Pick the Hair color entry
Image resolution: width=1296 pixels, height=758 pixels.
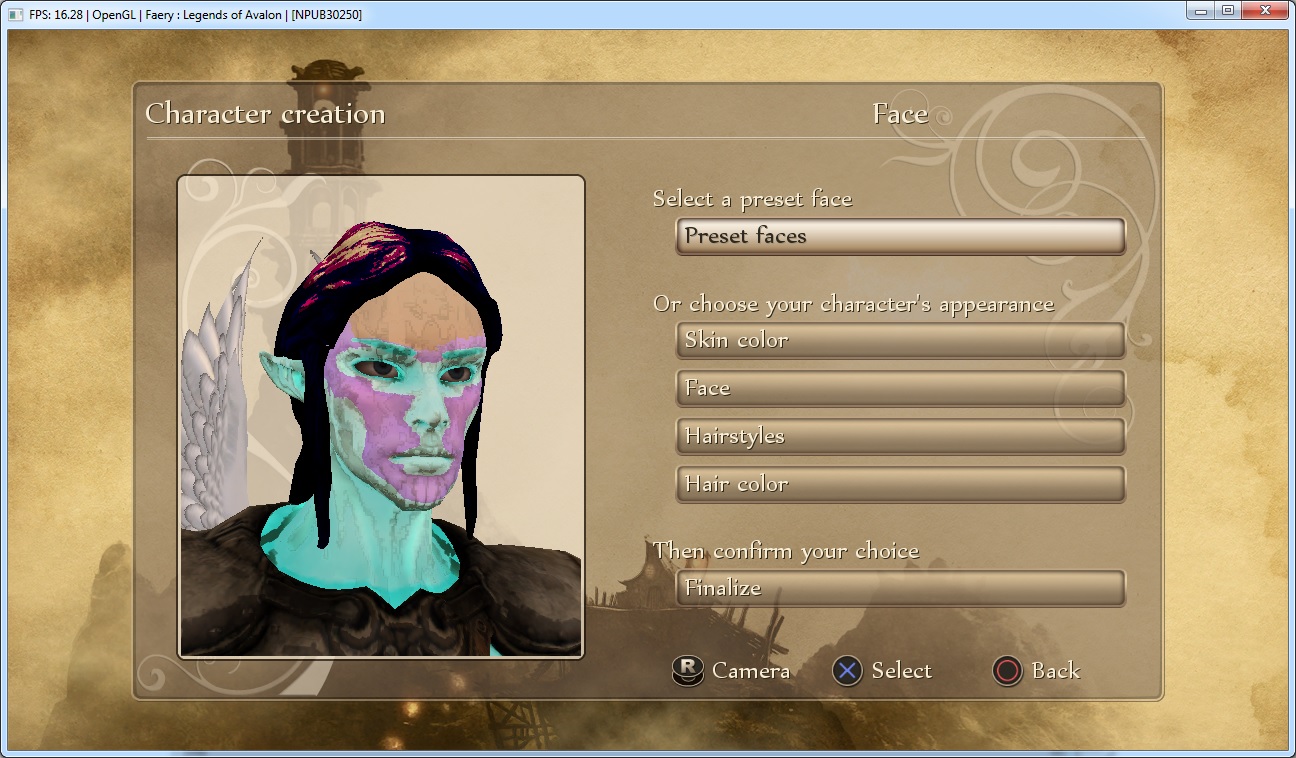click(x=900, y=484)
